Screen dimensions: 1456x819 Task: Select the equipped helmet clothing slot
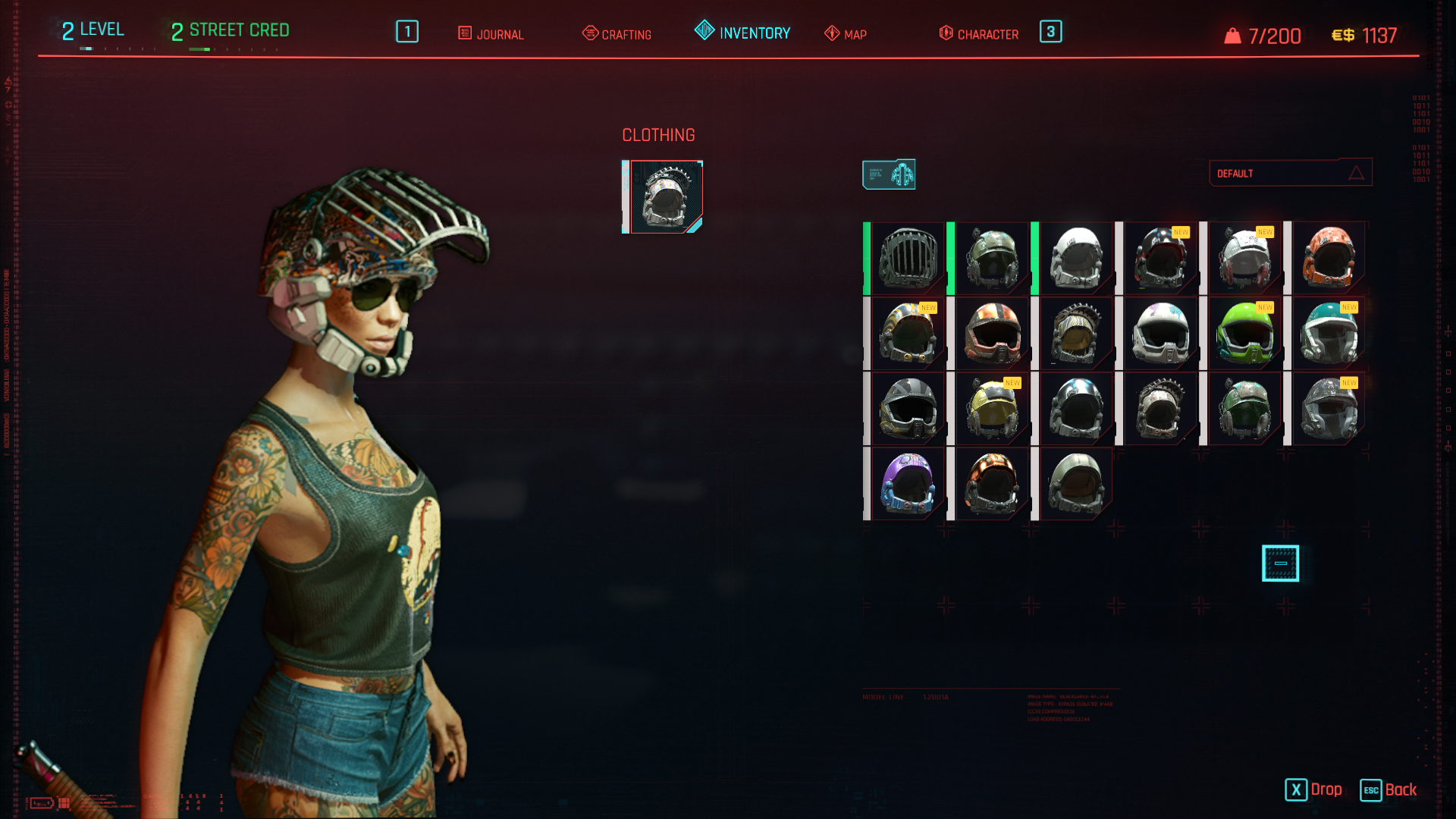(x=665, y=197)
